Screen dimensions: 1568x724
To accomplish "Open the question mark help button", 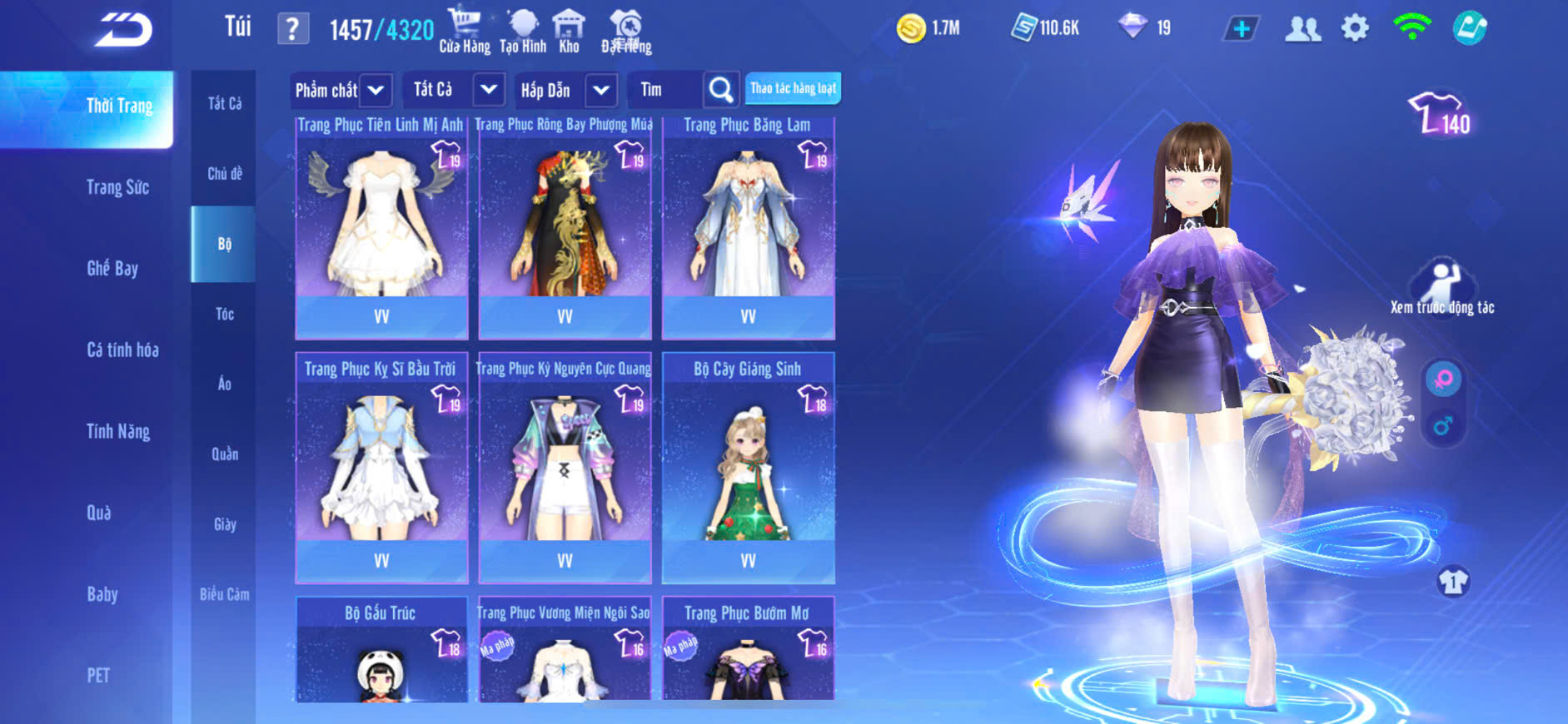I will click(292, 30).
